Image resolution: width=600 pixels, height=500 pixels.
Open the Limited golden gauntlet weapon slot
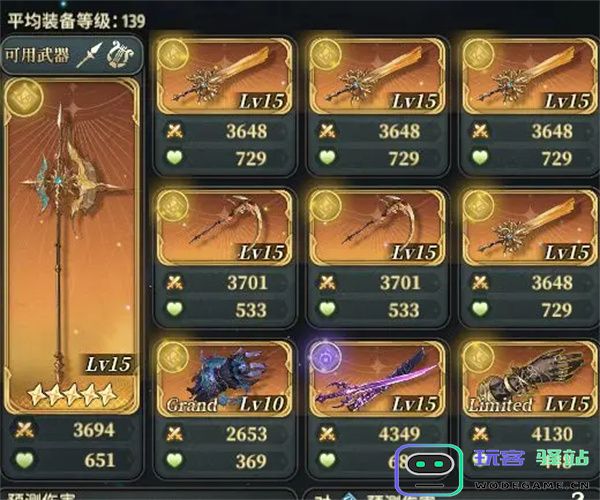coord(529,380)
